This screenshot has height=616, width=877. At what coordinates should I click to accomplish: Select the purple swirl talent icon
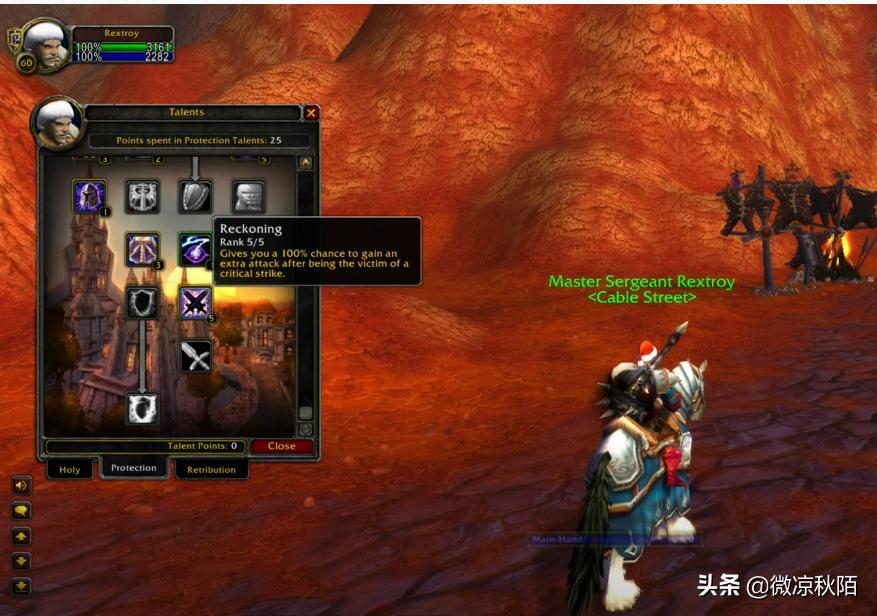[194, 249]
